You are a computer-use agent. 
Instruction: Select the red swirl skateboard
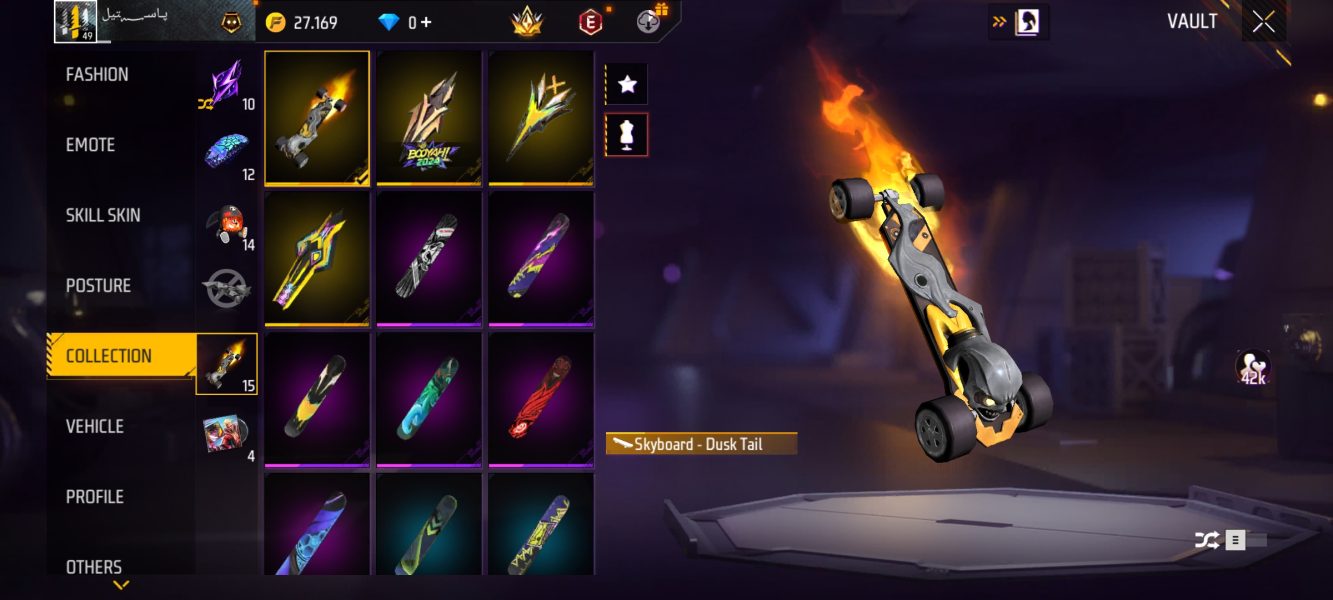coord(541,399)
